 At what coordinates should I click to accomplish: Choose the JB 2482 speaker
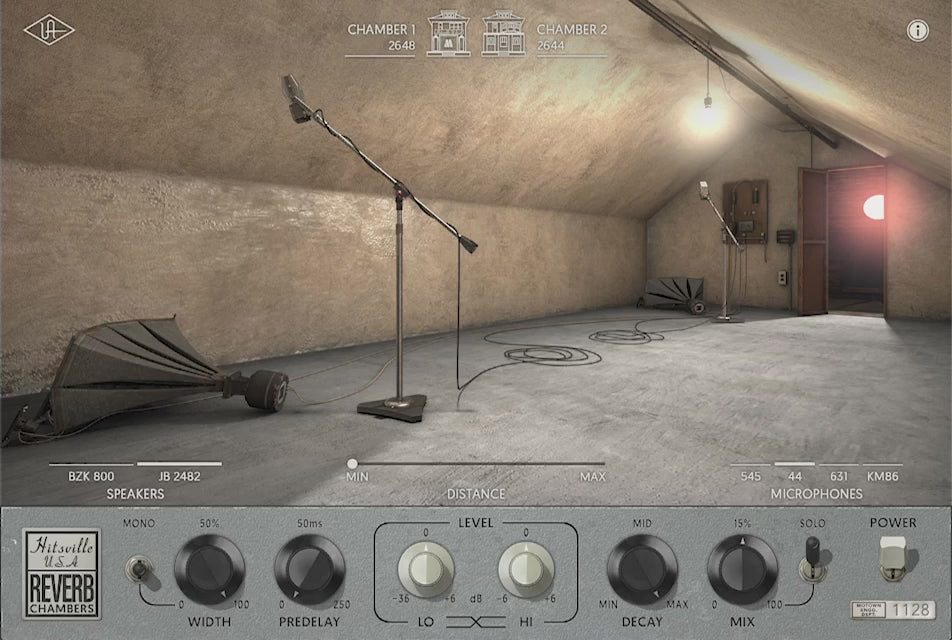[x=179, y=476]
